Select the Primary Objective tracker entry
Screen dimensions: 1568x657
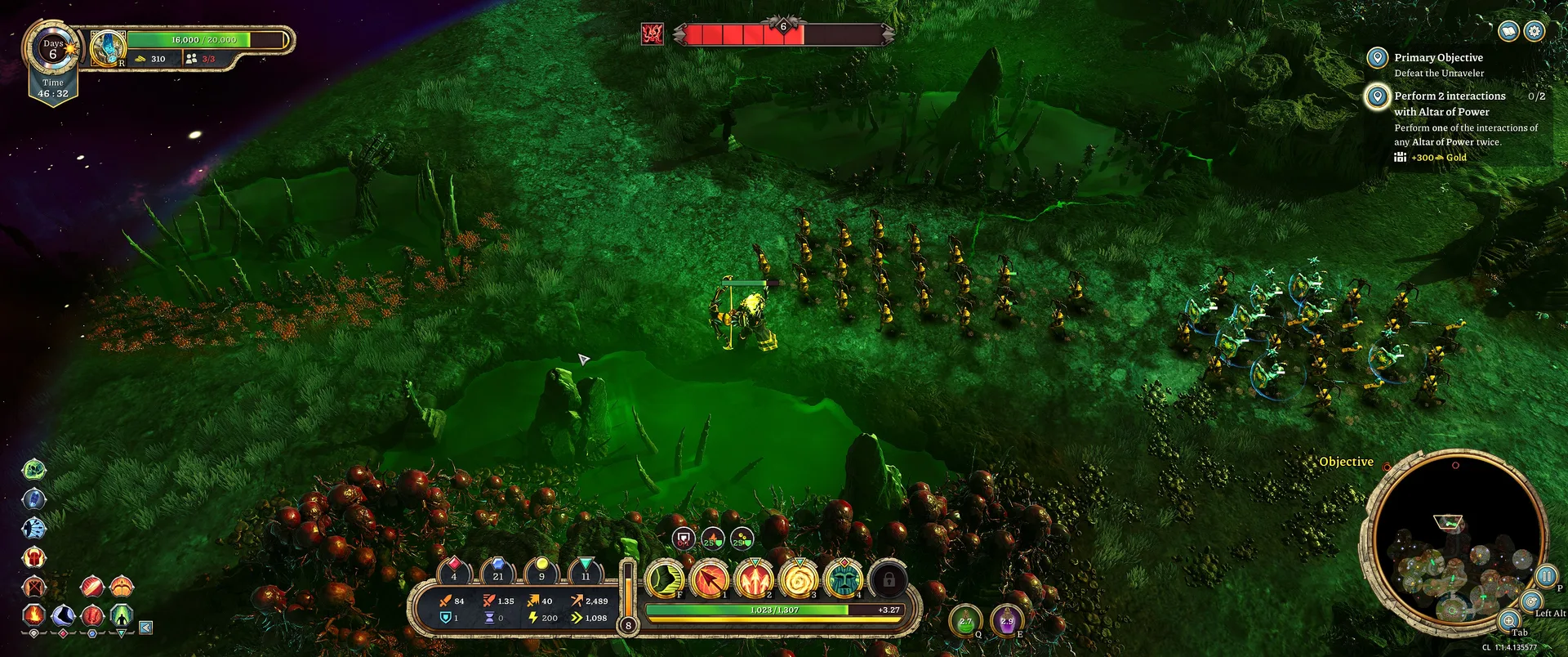click(1437, 58)
